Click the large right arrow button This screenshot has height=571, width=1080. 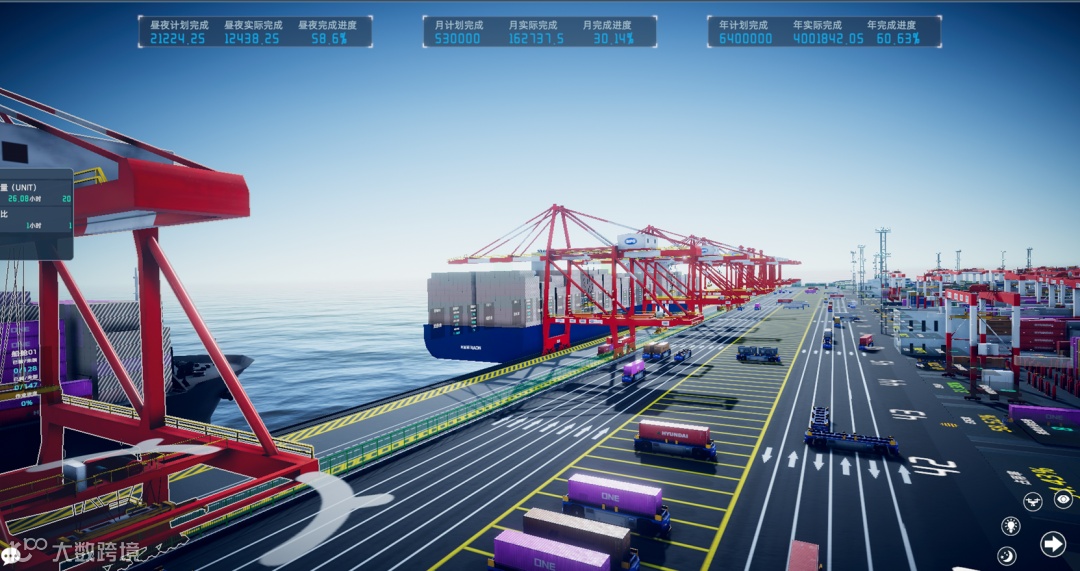coord(1052,544)
